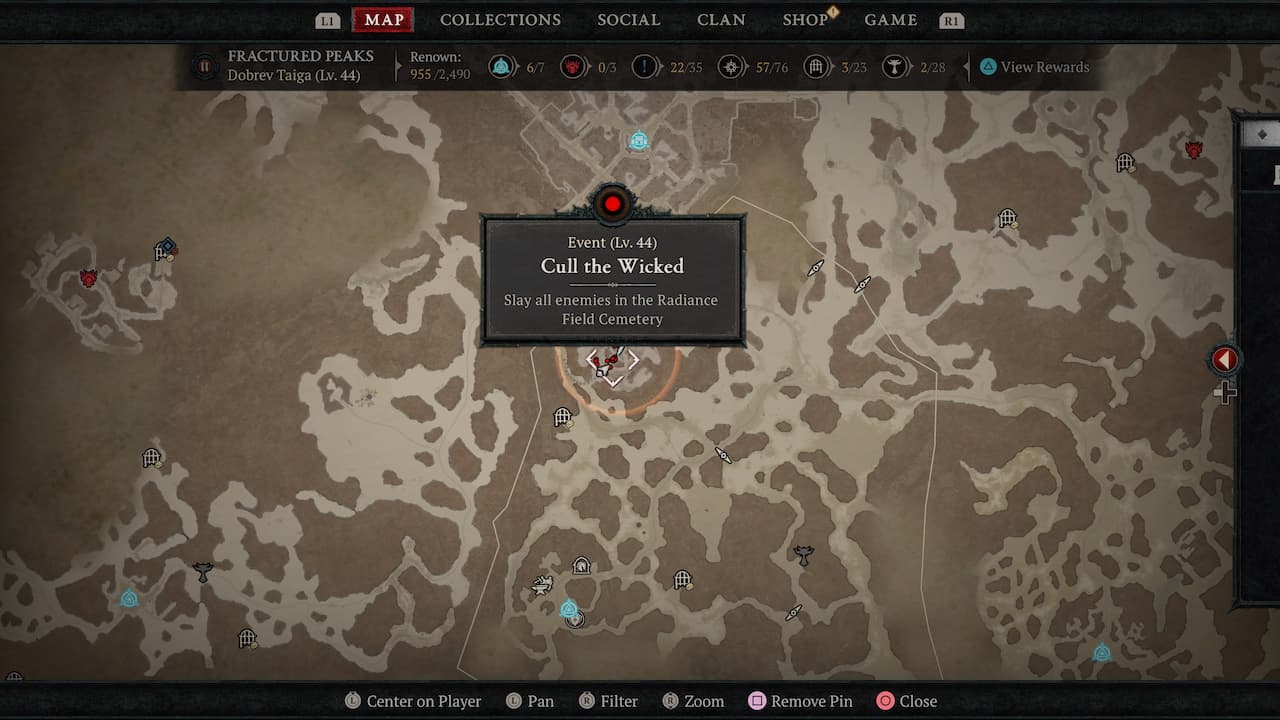Image resolution: width=1280 pixels, height=720 pixels.
Task: Click the waypoints progress icon in renown bar
Action: coord(501,67)
